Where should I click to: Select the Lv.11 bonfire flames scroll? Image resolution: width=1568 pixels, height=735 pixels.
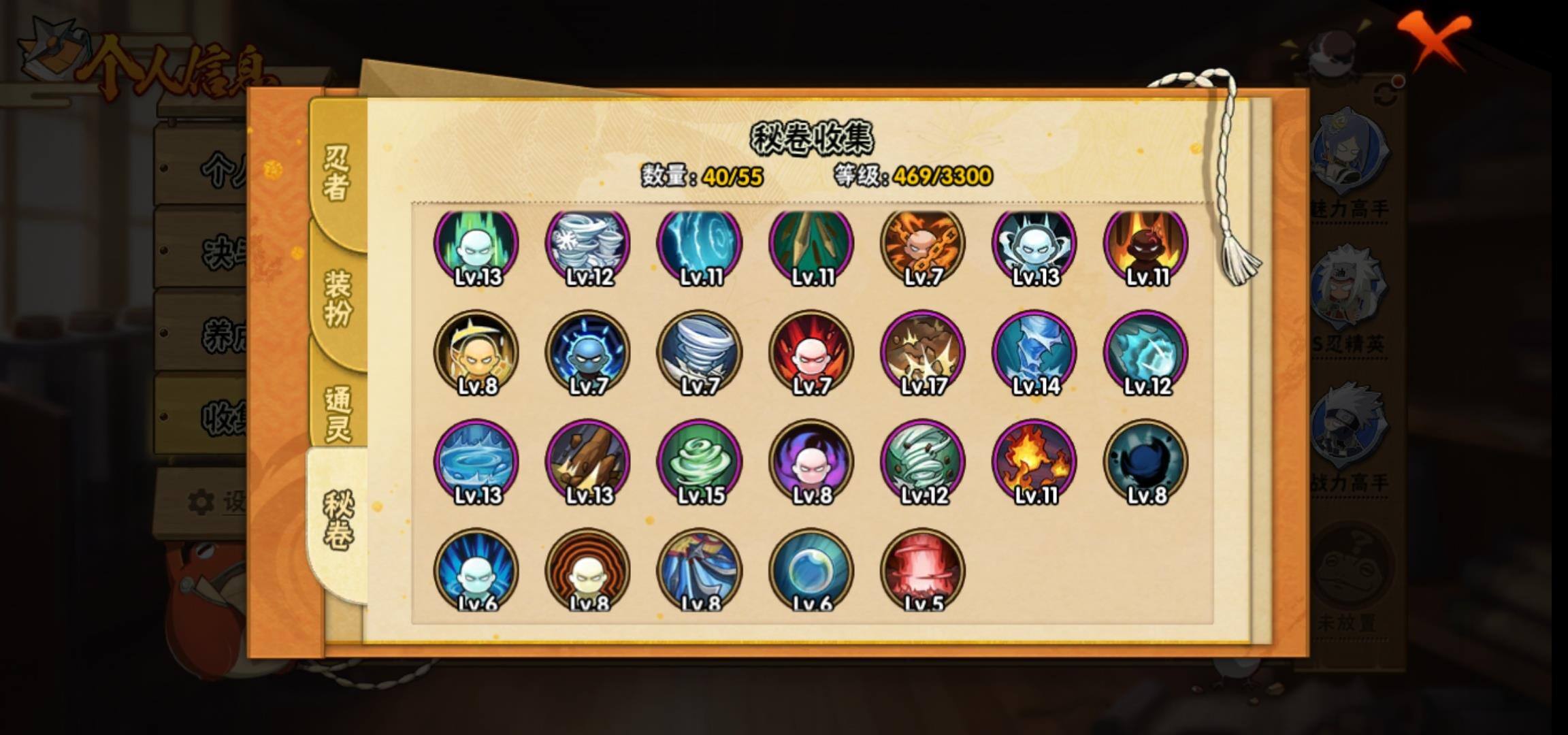[x=1034, y=461]
